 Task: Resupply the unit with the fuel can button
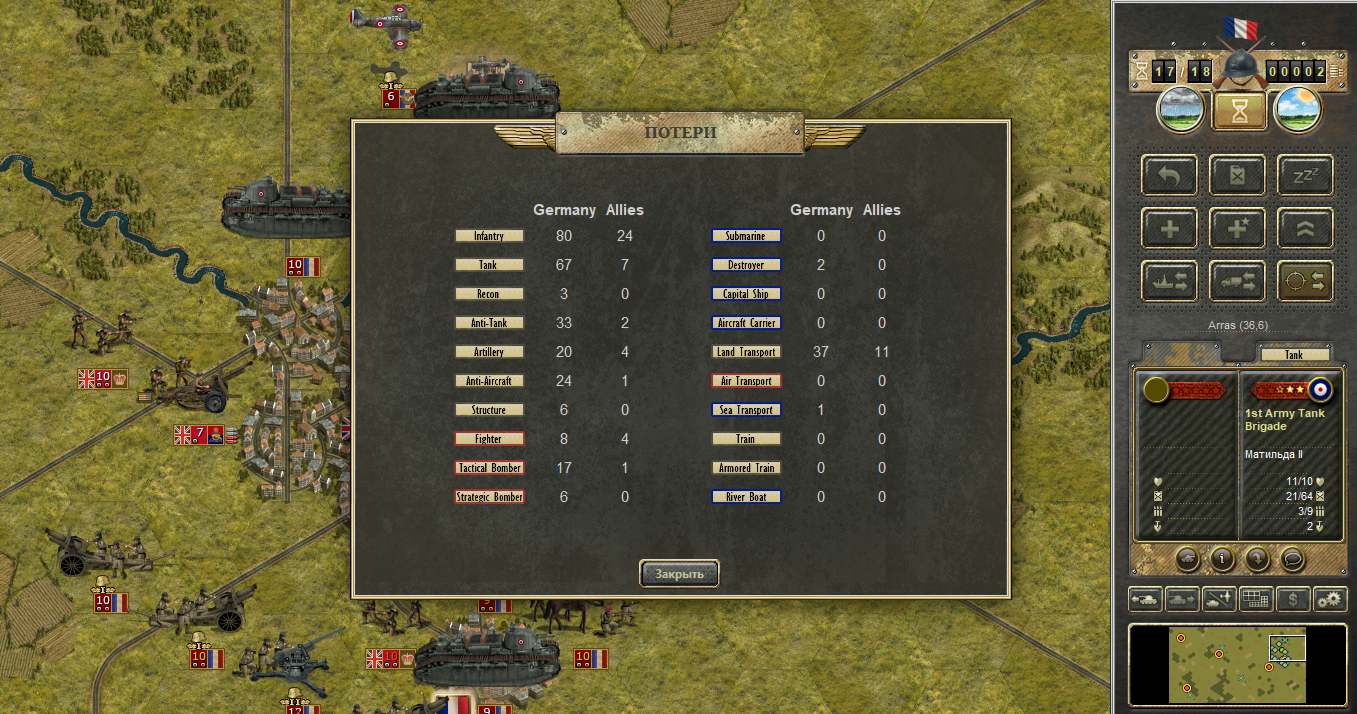coord(1237,175)
